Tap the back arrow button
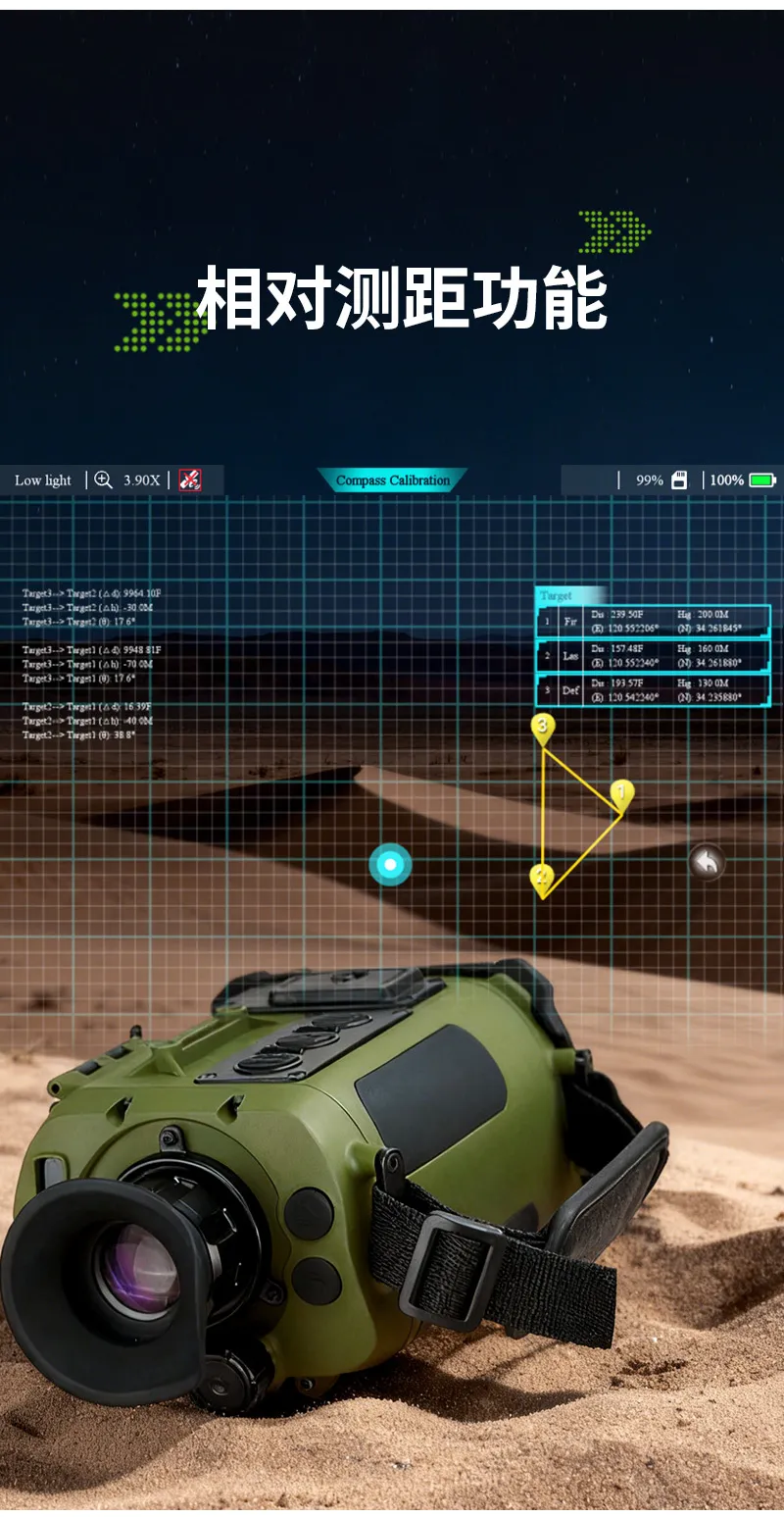Screen dimensions: 784x1517 [x=707, y=863]
